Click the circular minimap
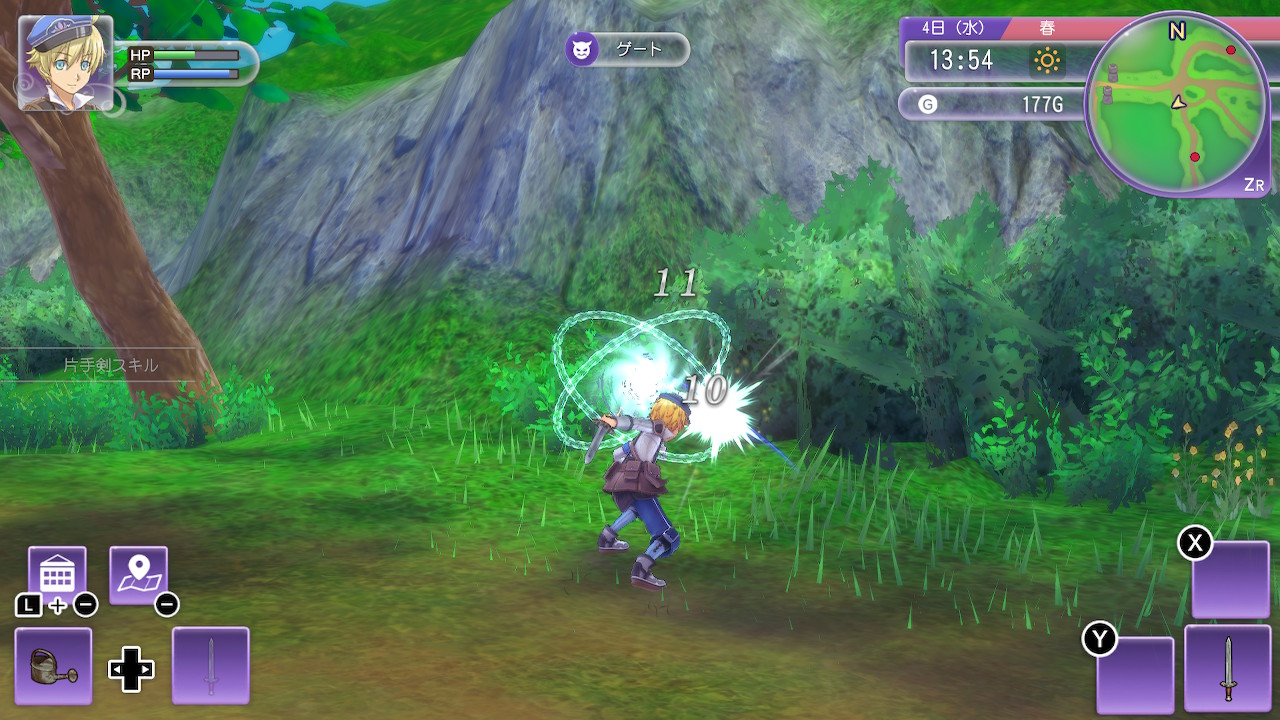Image resolution: width=1280 pixels, height=720 pixels. point(1176,103)
